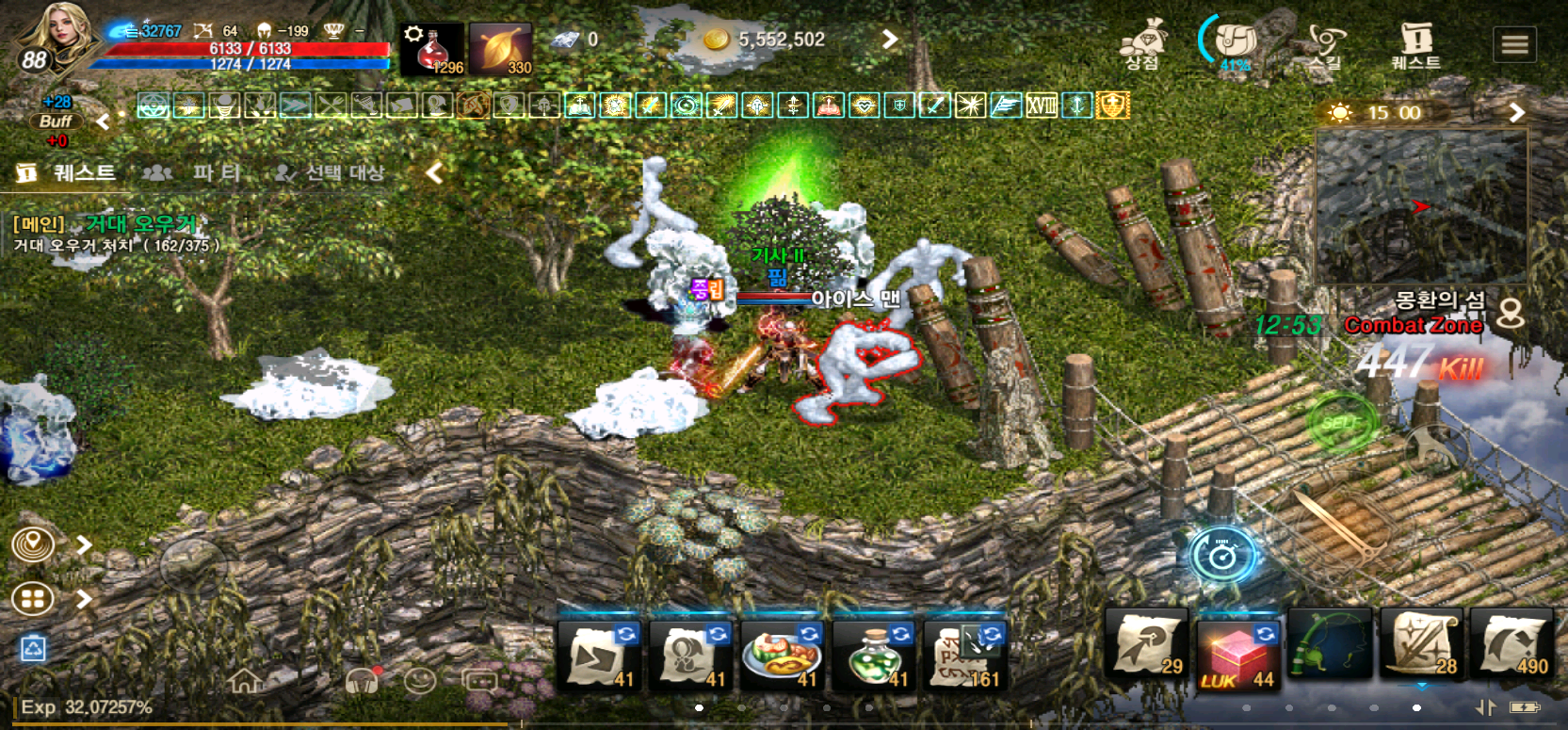Expand the time display with the right chevron
Image resolution: width=1568 pixels, height=730 pixels.
[1517, 112]
